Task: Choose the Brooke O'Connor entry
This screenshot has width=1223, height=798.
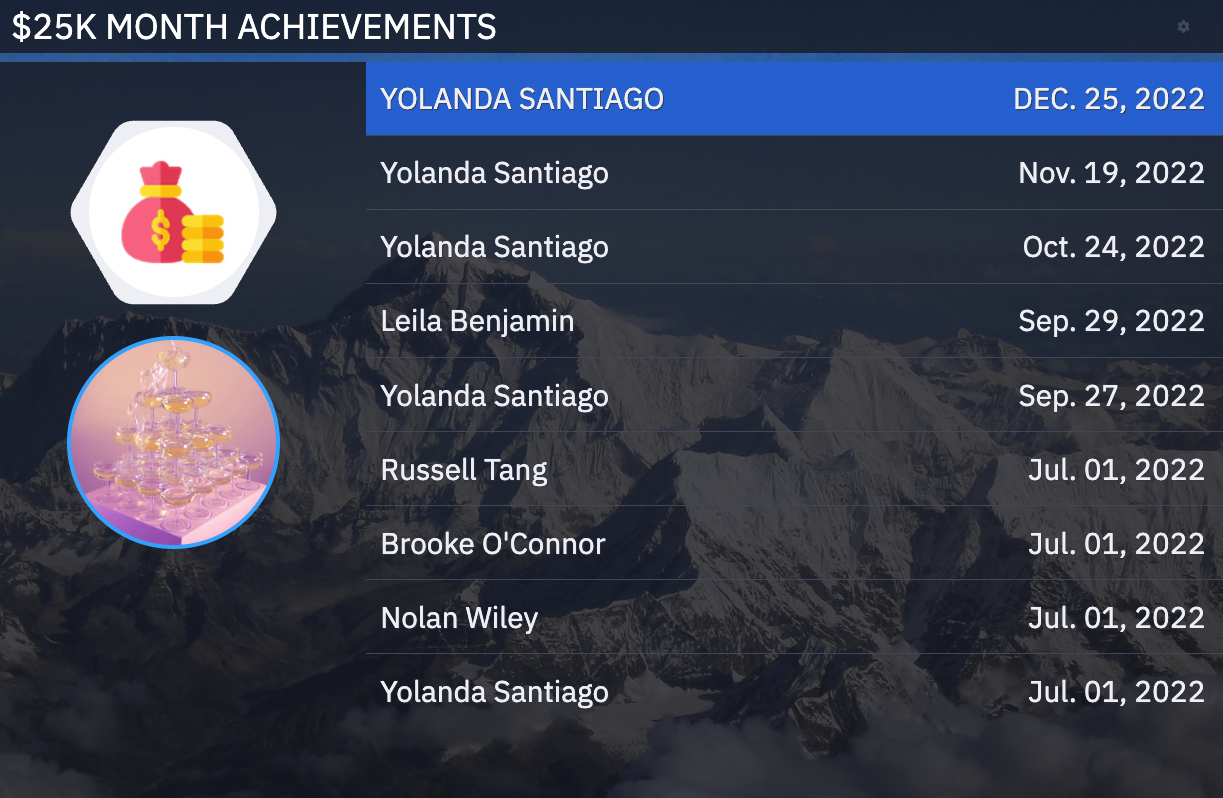Action: coord(793,544)
